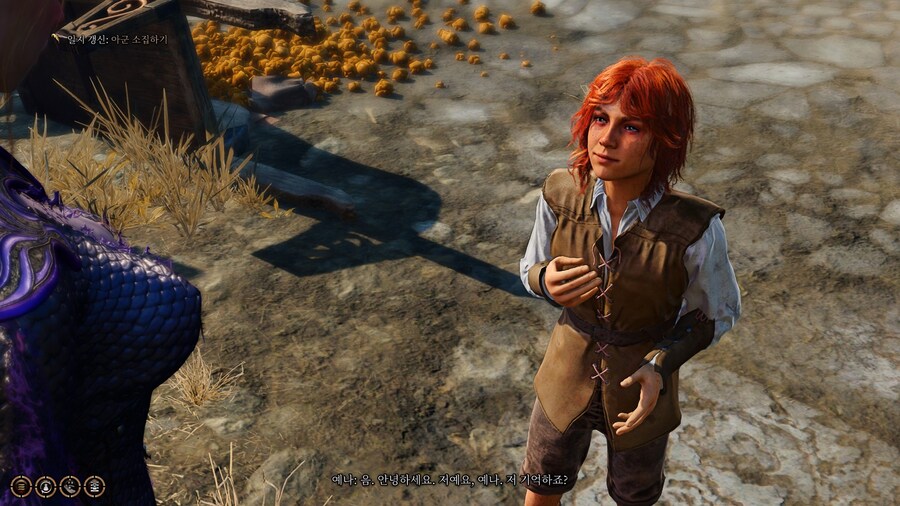Click the hand with sparkles icon
The image size is (900, 506).
coord(70,486)
